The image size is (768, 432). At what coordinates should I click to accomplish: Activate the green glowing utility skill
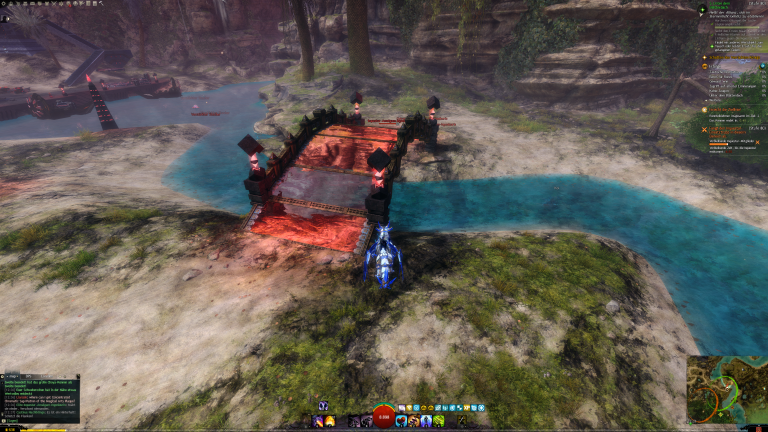(x=439, y=421)
